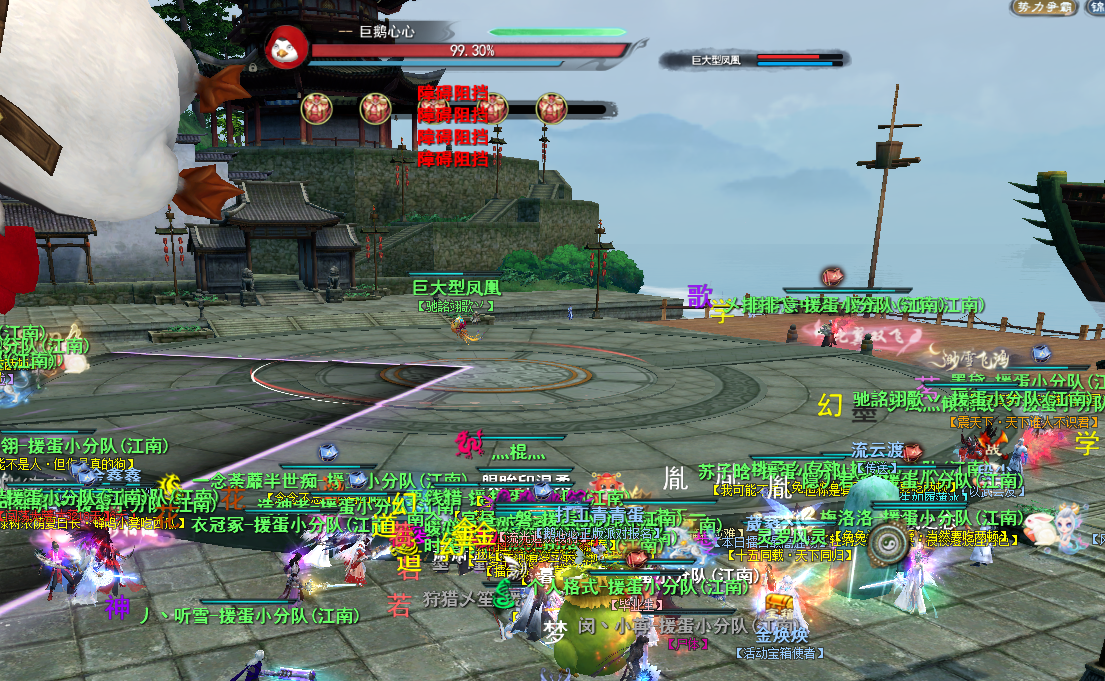Click the 巨鹅心心 chicken portrait
This screenshot has width=1105, height=681.
point(287,46)
